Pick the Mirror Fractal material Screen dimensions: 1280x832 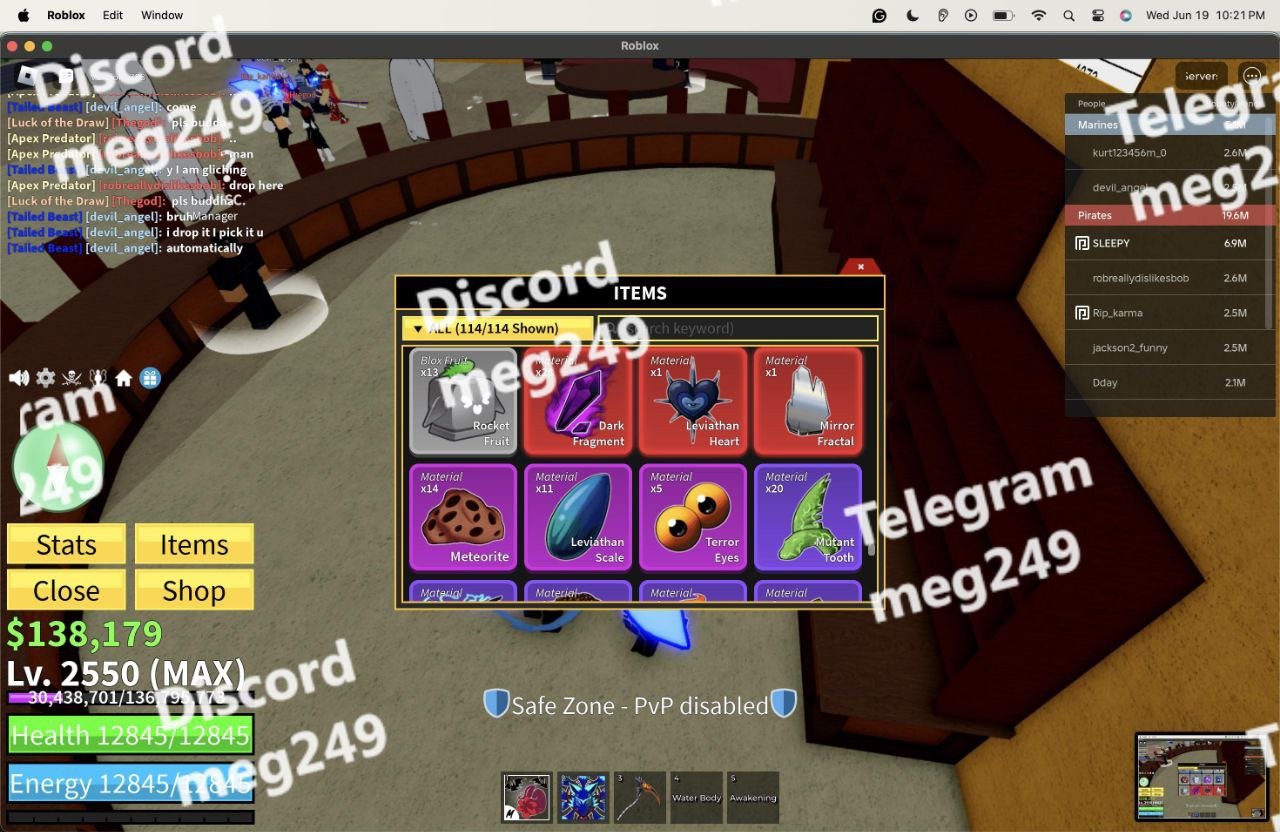coord(808,401)
